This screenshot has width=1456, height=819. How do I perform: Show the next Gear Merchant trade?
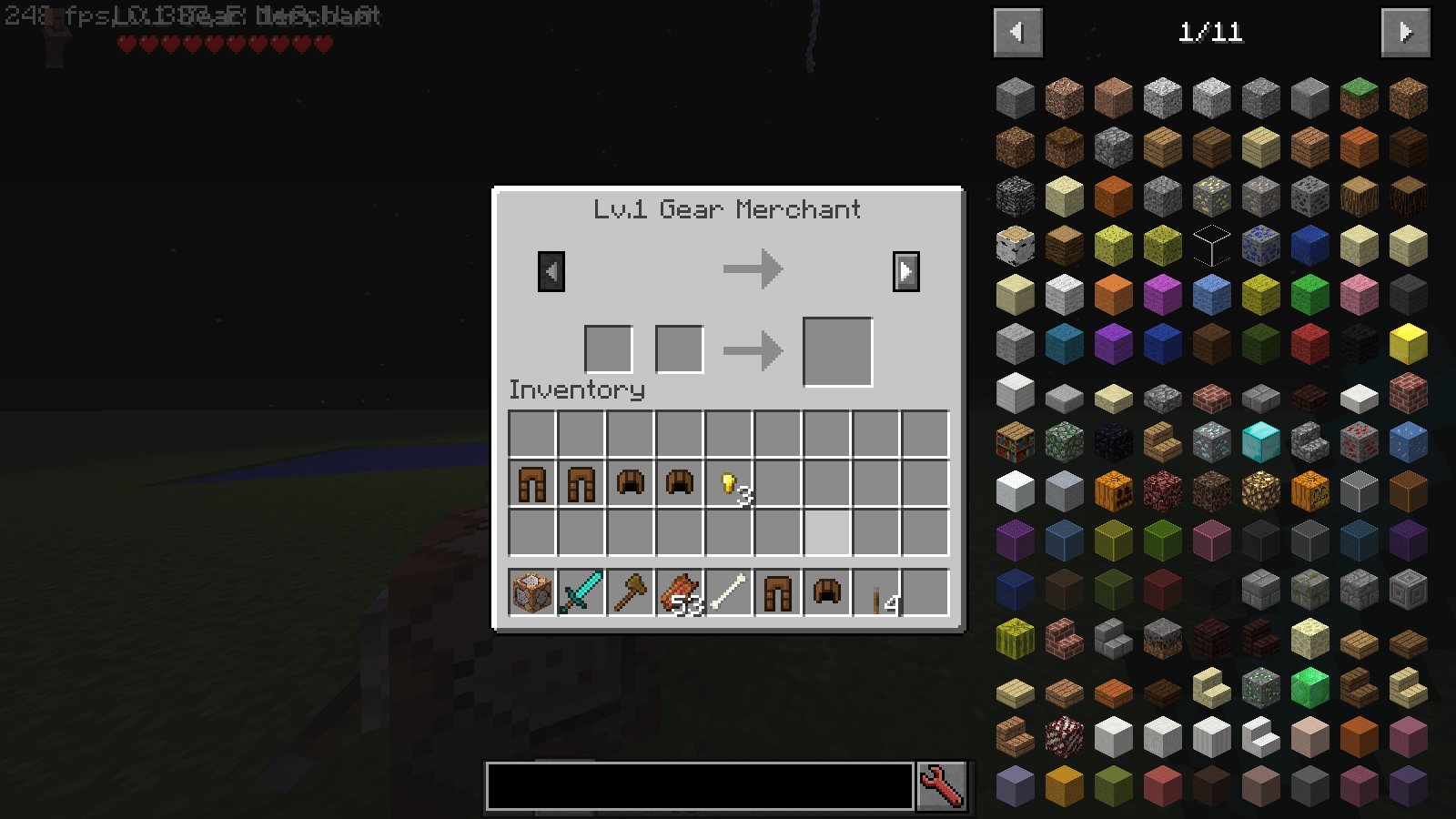coord(905,270)
